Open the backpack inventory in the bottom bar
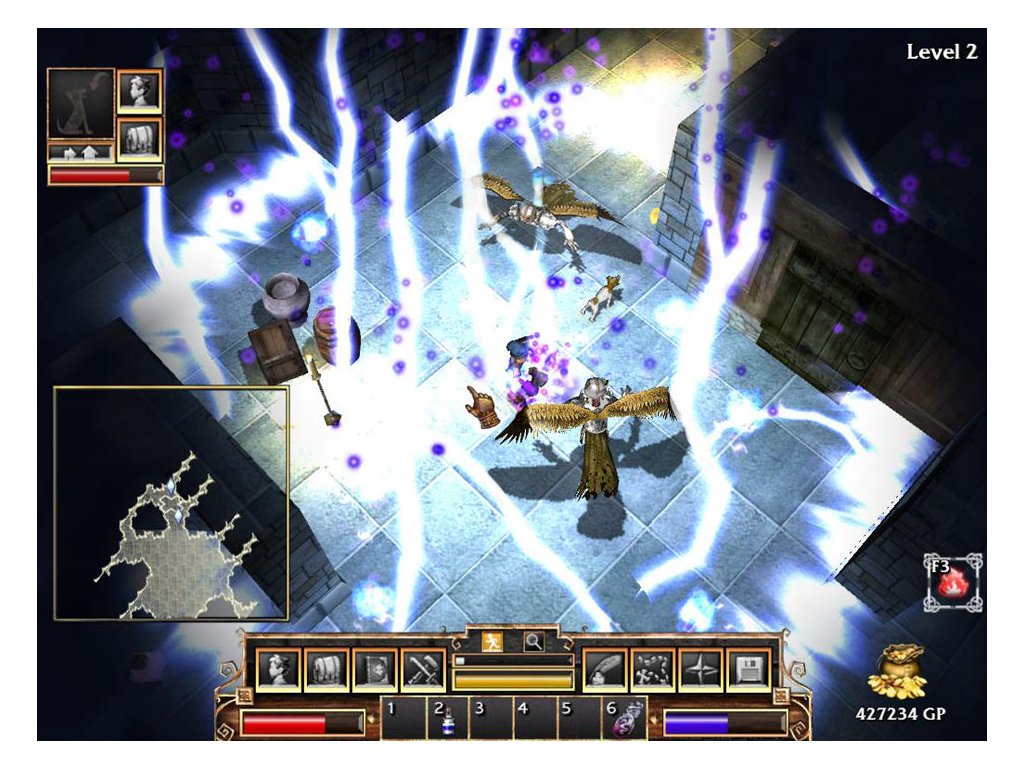Screen dimensions: 1024x768 click(x=326, y=670)
